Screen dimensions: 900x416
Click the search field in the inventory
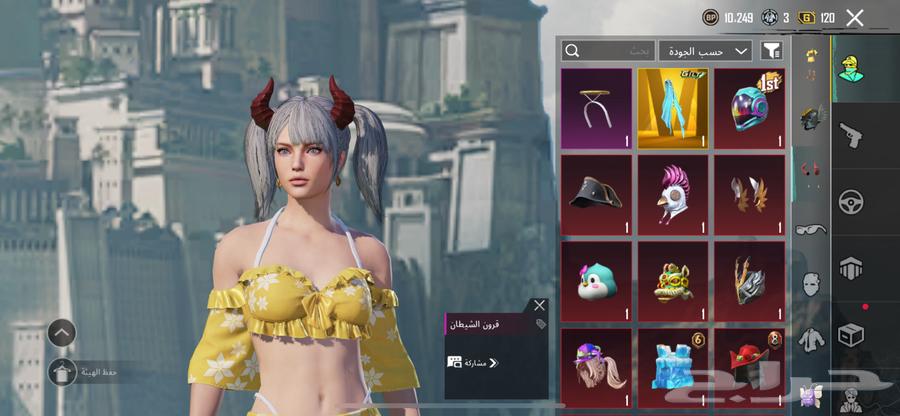point(608,50)
